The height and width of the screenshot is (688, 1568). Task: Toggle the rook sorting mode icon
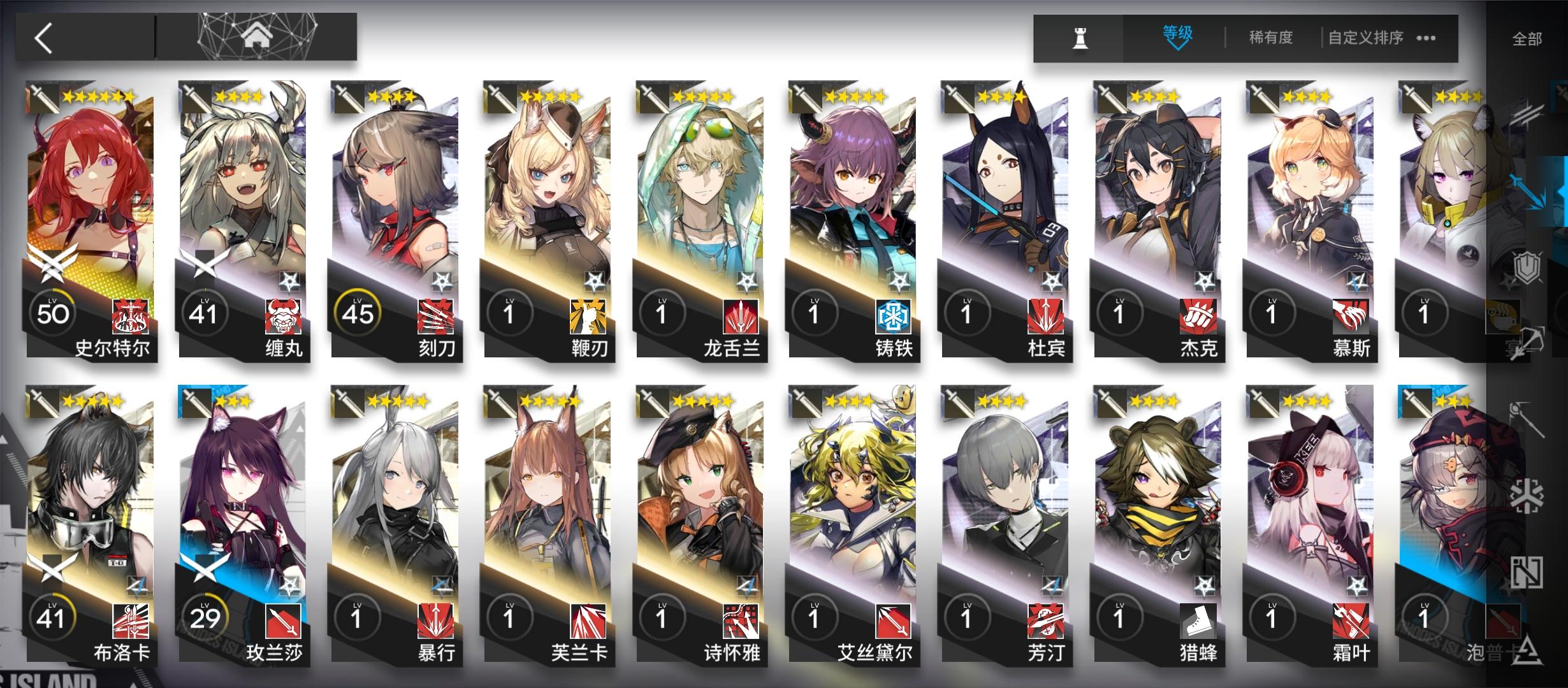click(1079, 37)
